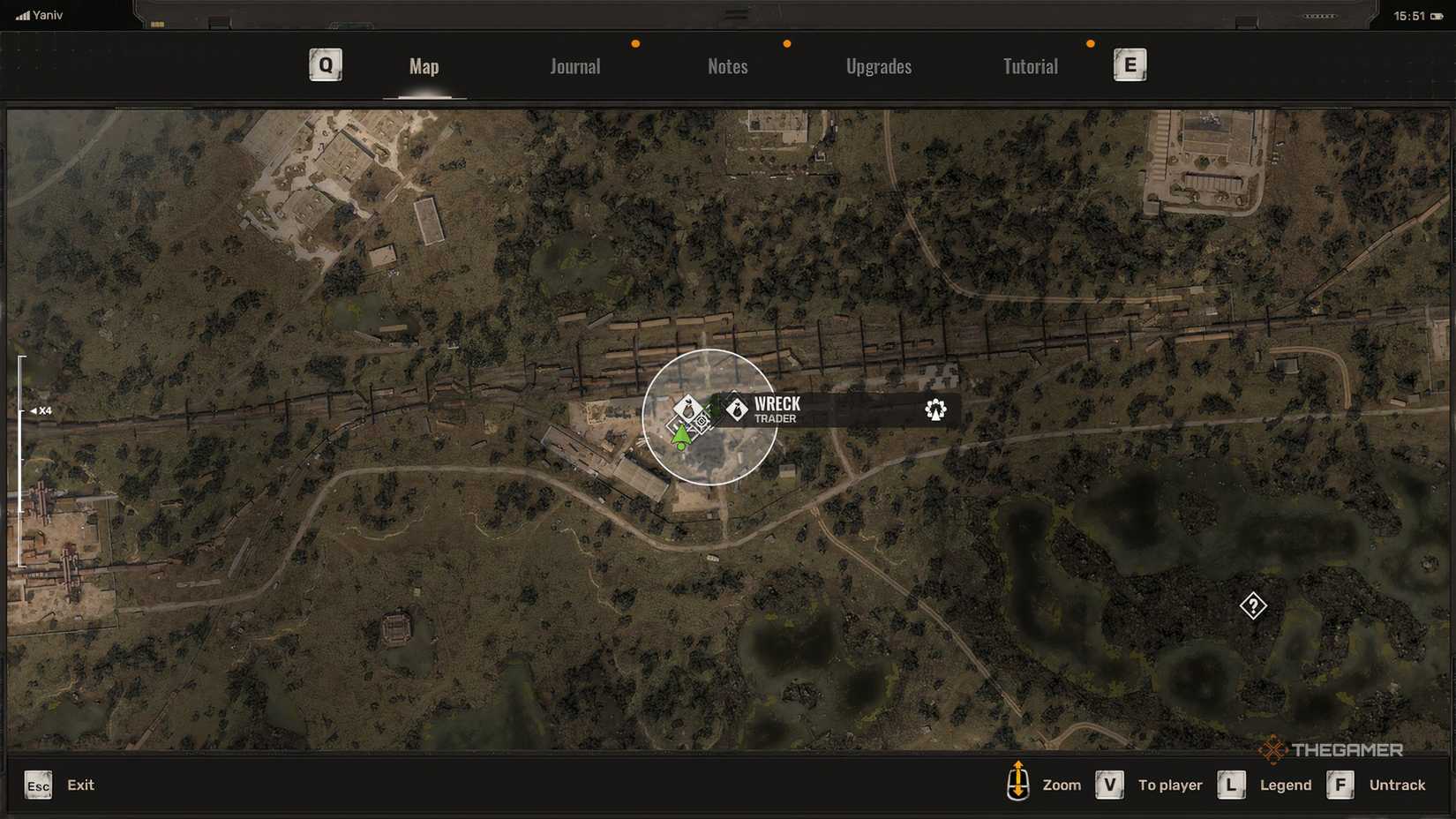Click the Q key icon in the header
This screenshot has width=1456, height=819.
325,64
